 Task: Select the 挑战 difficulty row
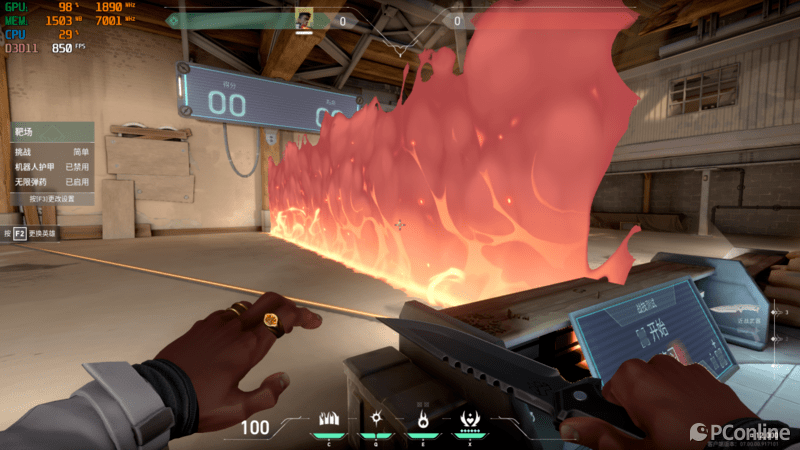tap(52, 151)
